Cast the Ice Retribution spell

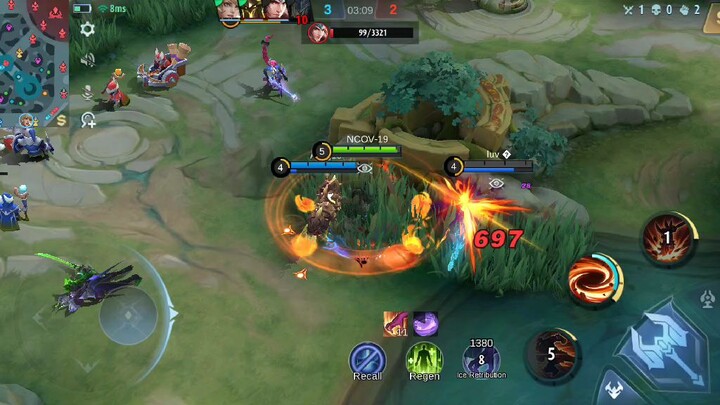[x=482, y=358]
